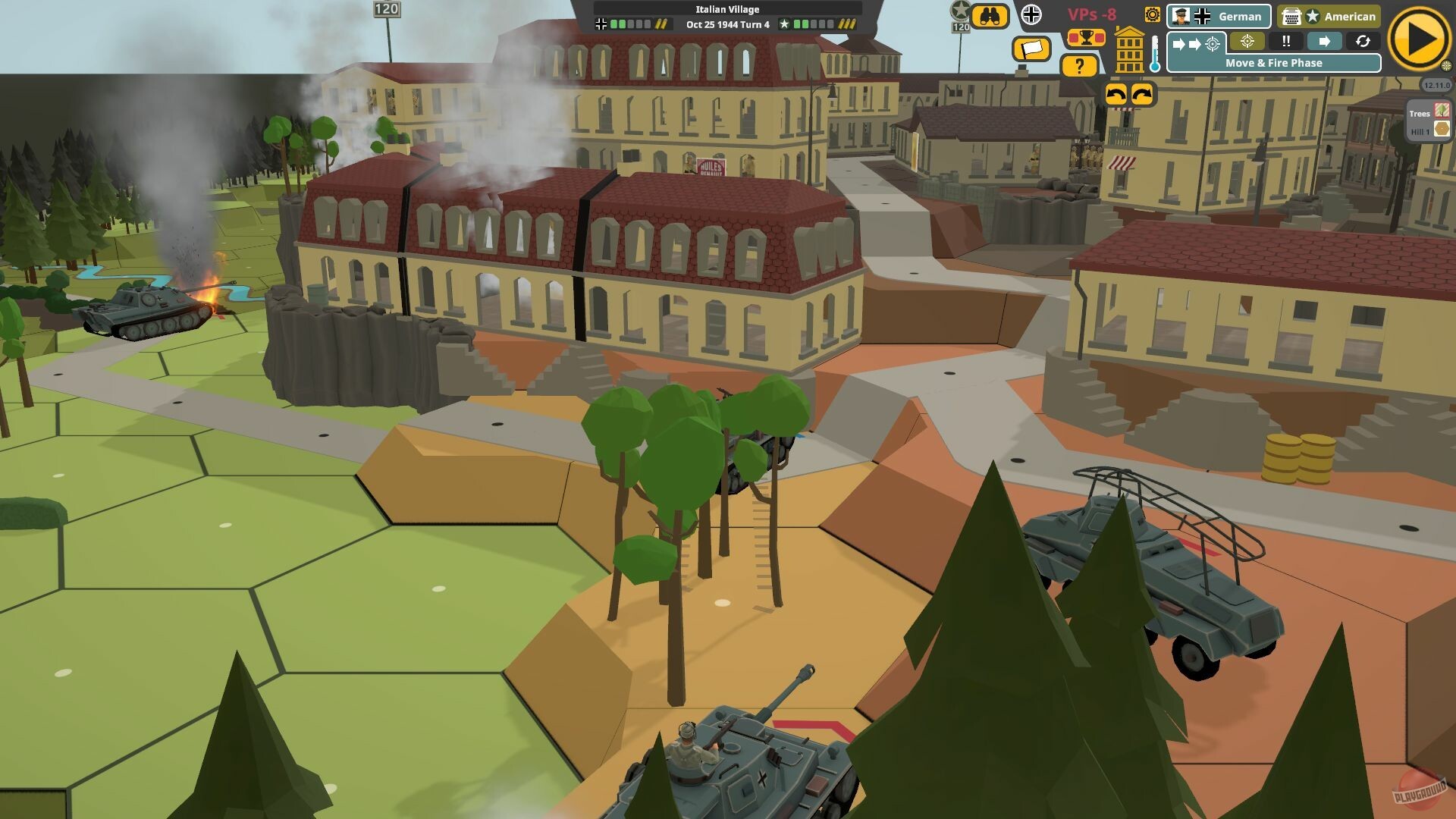The image size is (1456, 819).
Task: Click the white surrender flag icon
Action: 1031,48
